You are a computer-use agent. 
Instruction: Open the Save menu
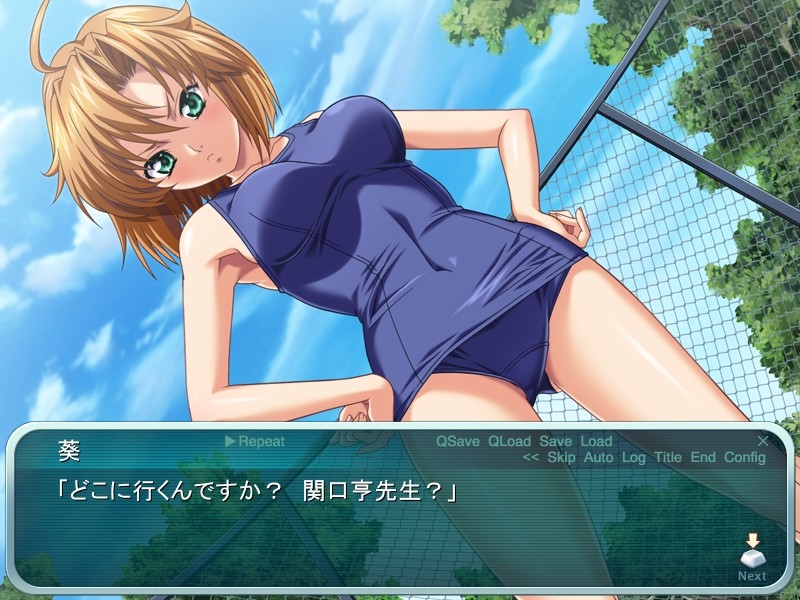(555, 441)
